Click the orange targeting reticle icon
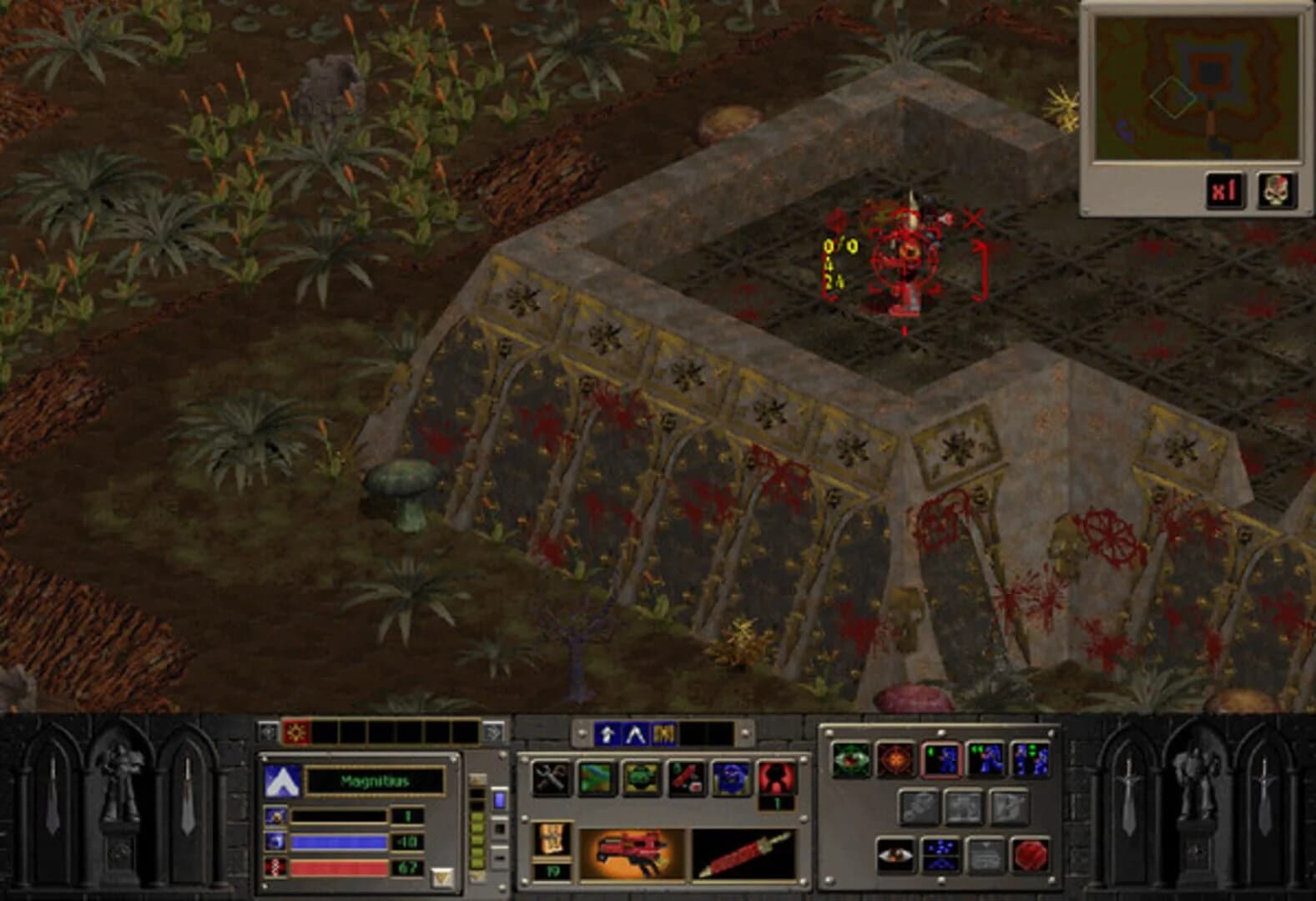Screen dimensions: 1316x901 893,758
